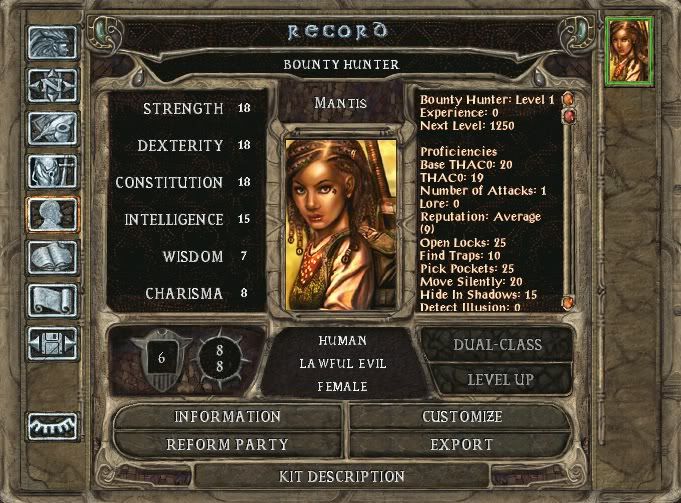Screen dimensions: 681x503
Task: Open options via the floppy disk icon
Action: tap(53, 343)
